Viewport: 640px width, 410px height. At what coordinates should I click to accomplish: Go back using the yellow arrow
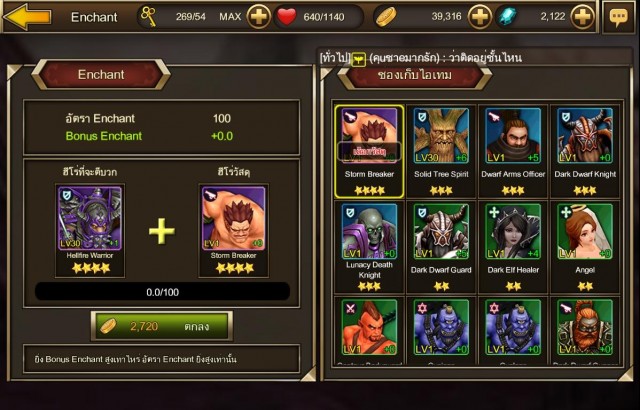[27, 16]
